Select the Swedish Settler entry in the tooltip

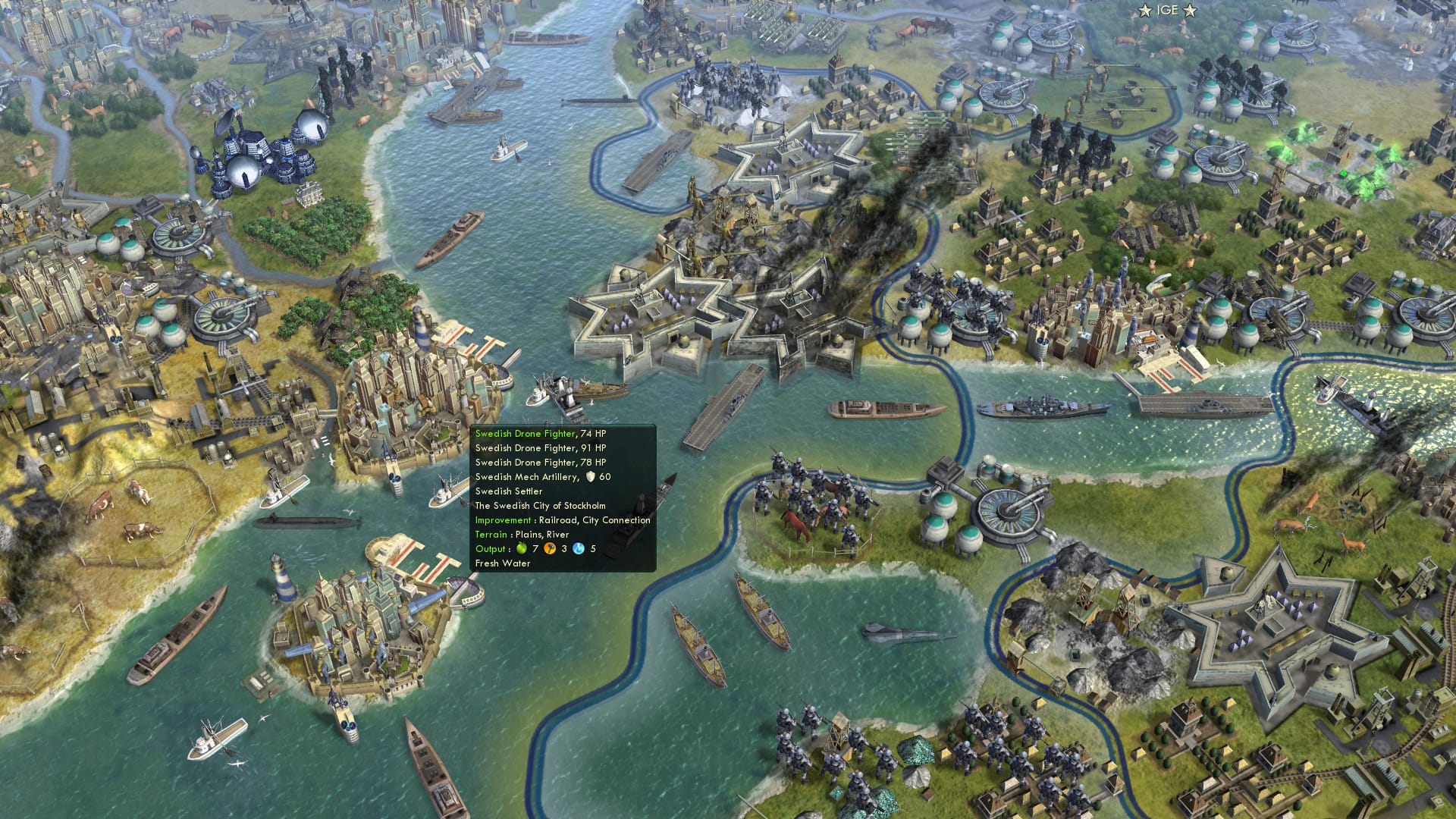[508, 491]
